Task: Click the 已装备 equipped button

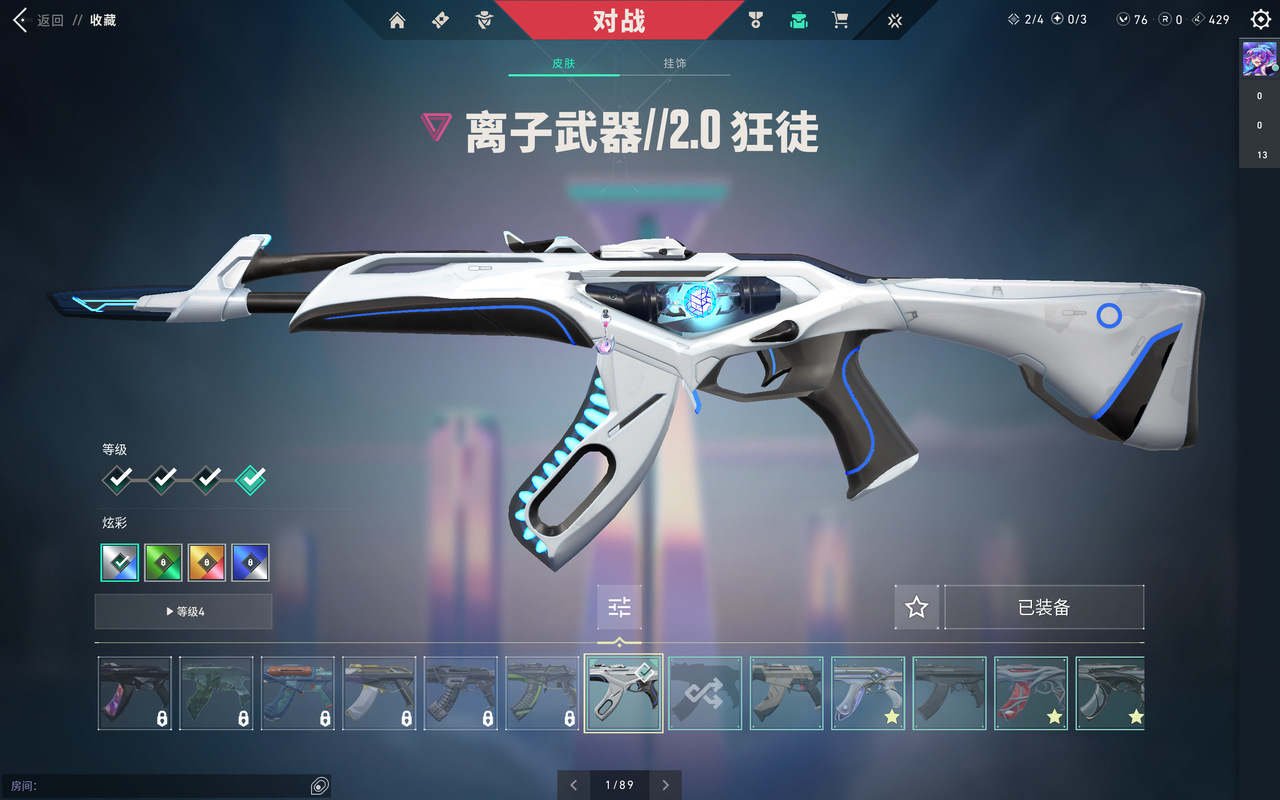Action: pyautogui.click(x=1044, y=606)
